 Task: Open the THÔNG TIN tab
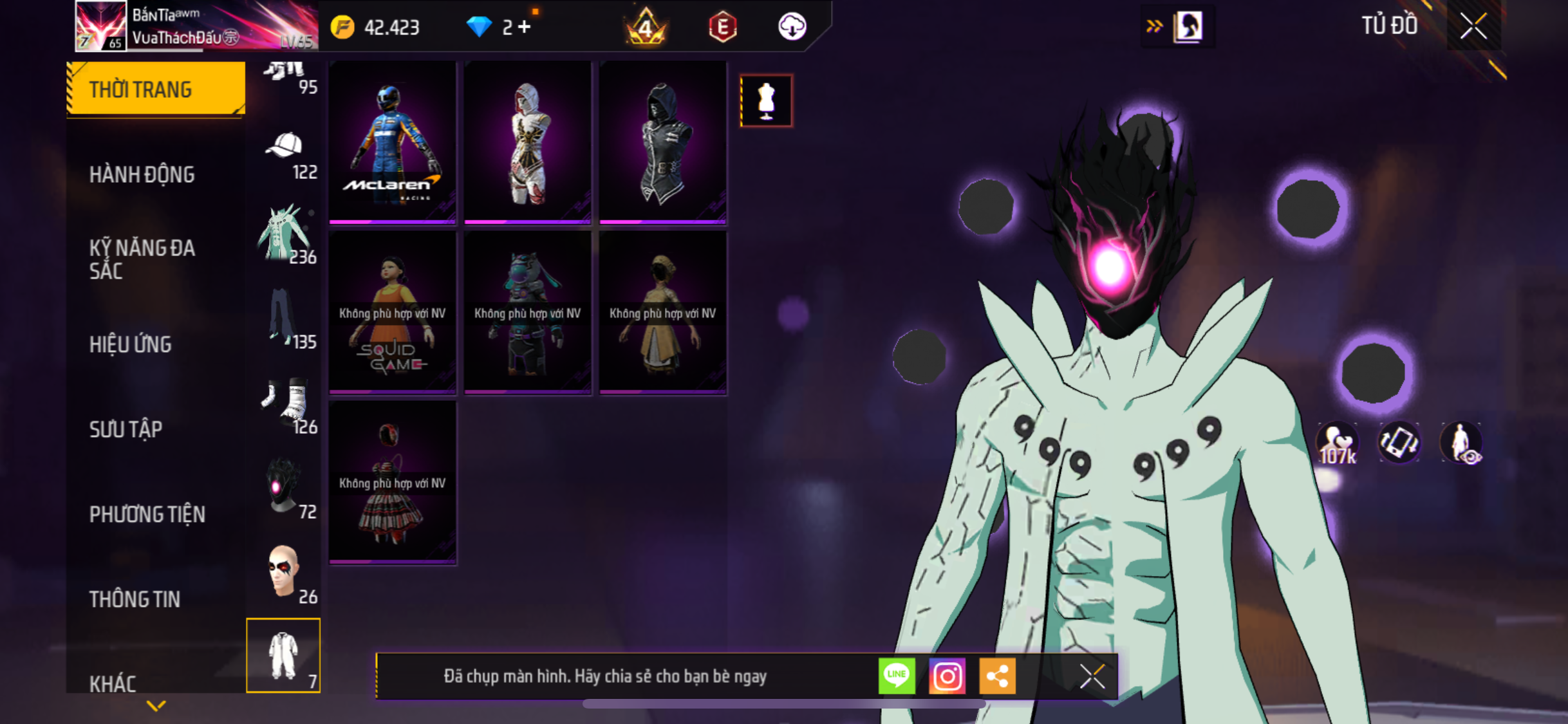point(135,599)
